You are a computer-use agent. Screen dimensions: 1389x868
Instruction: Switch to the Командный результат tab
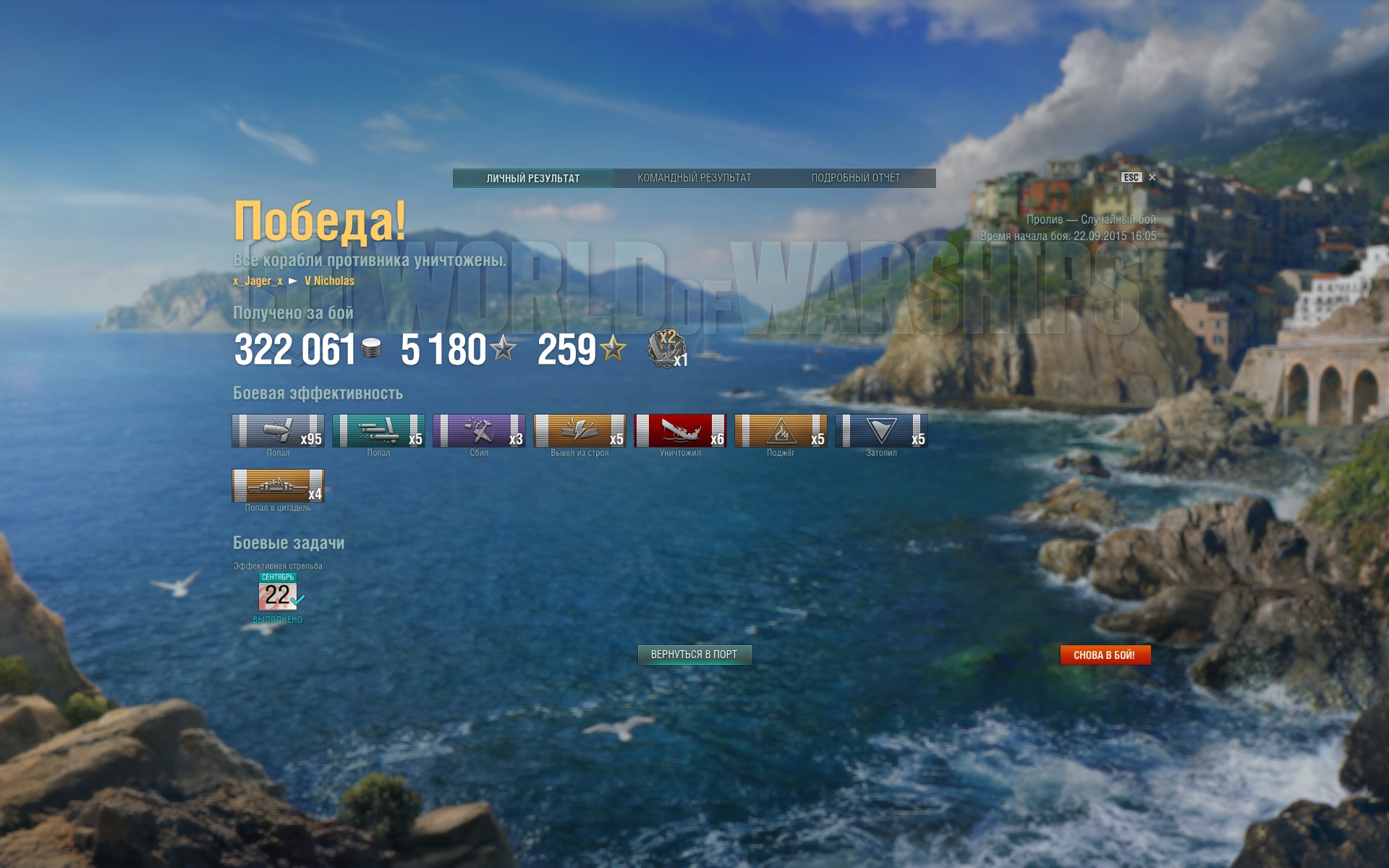pyautogui.click(x=694, y=178)
